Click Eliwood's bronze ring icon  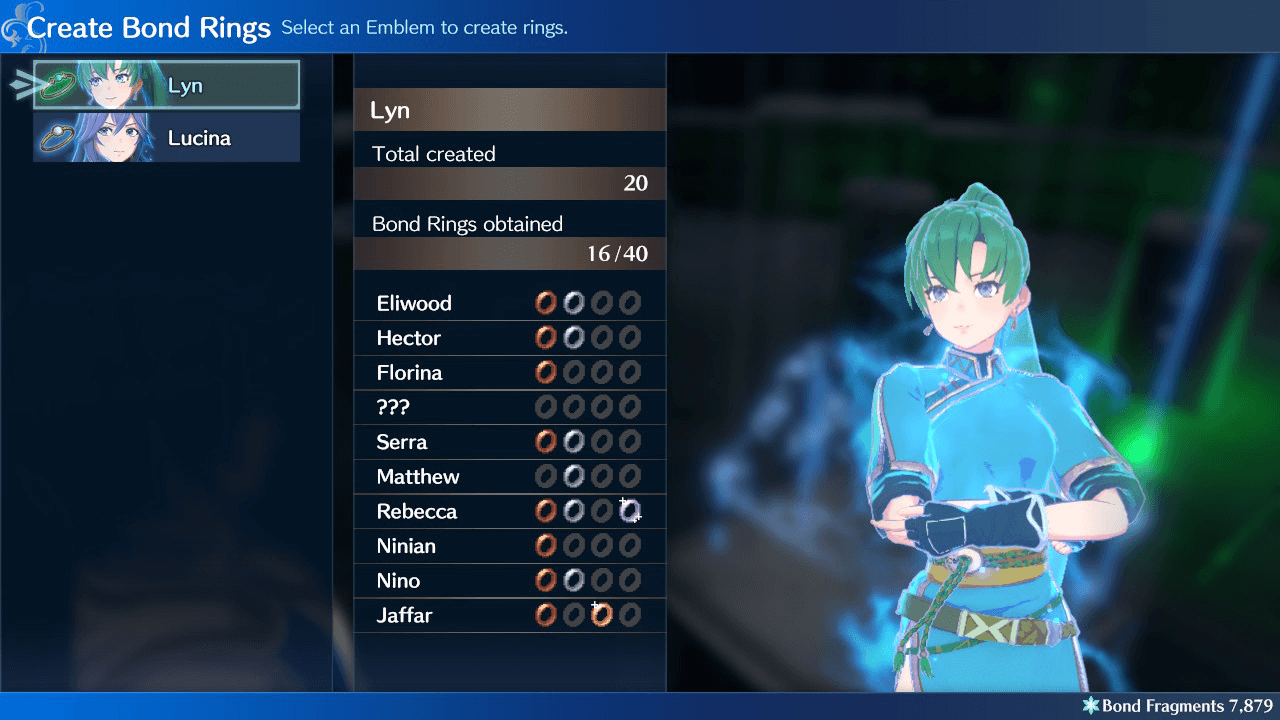click(x=546, y=302)
